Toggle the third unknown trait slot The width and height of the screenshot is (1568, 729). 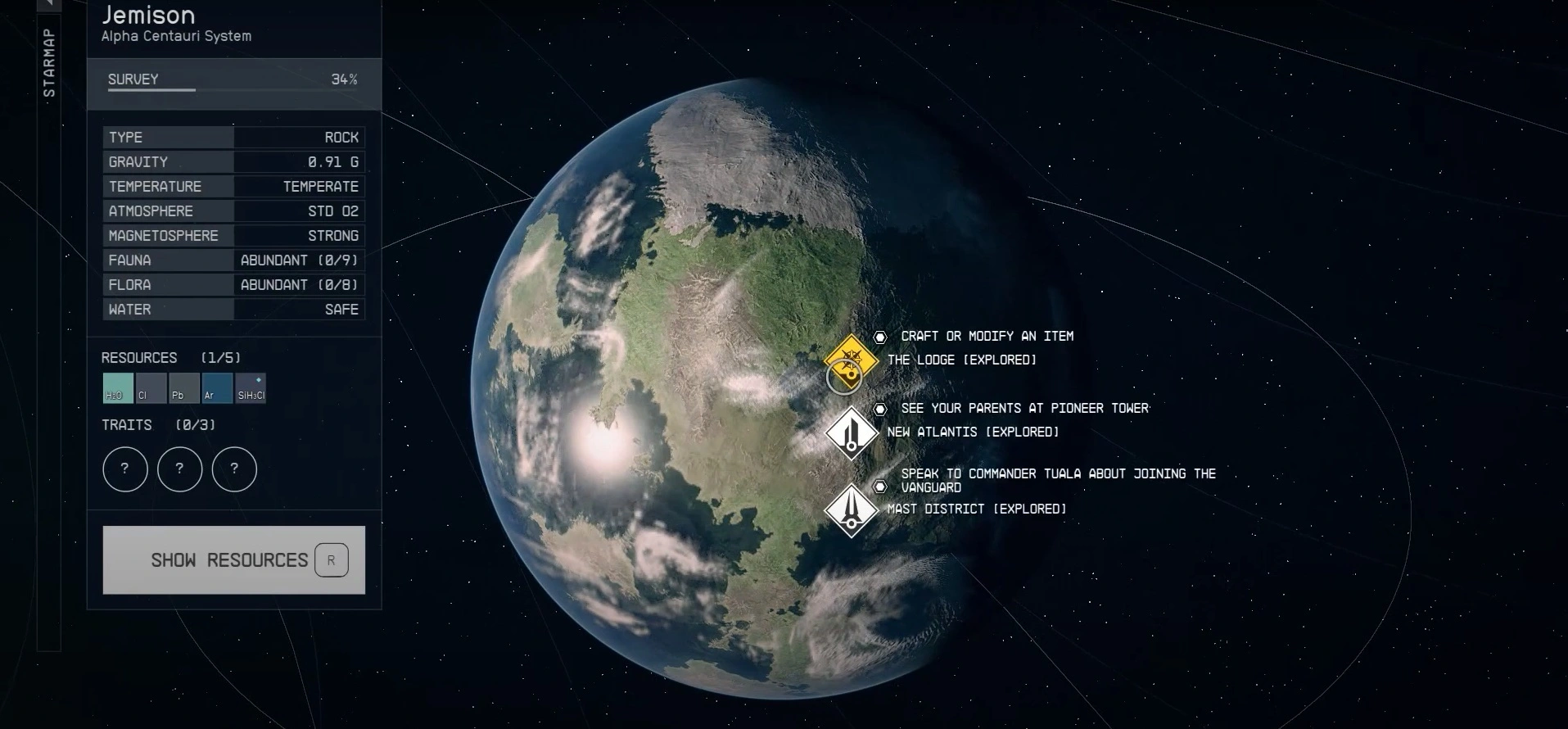[x=235, y=469]
